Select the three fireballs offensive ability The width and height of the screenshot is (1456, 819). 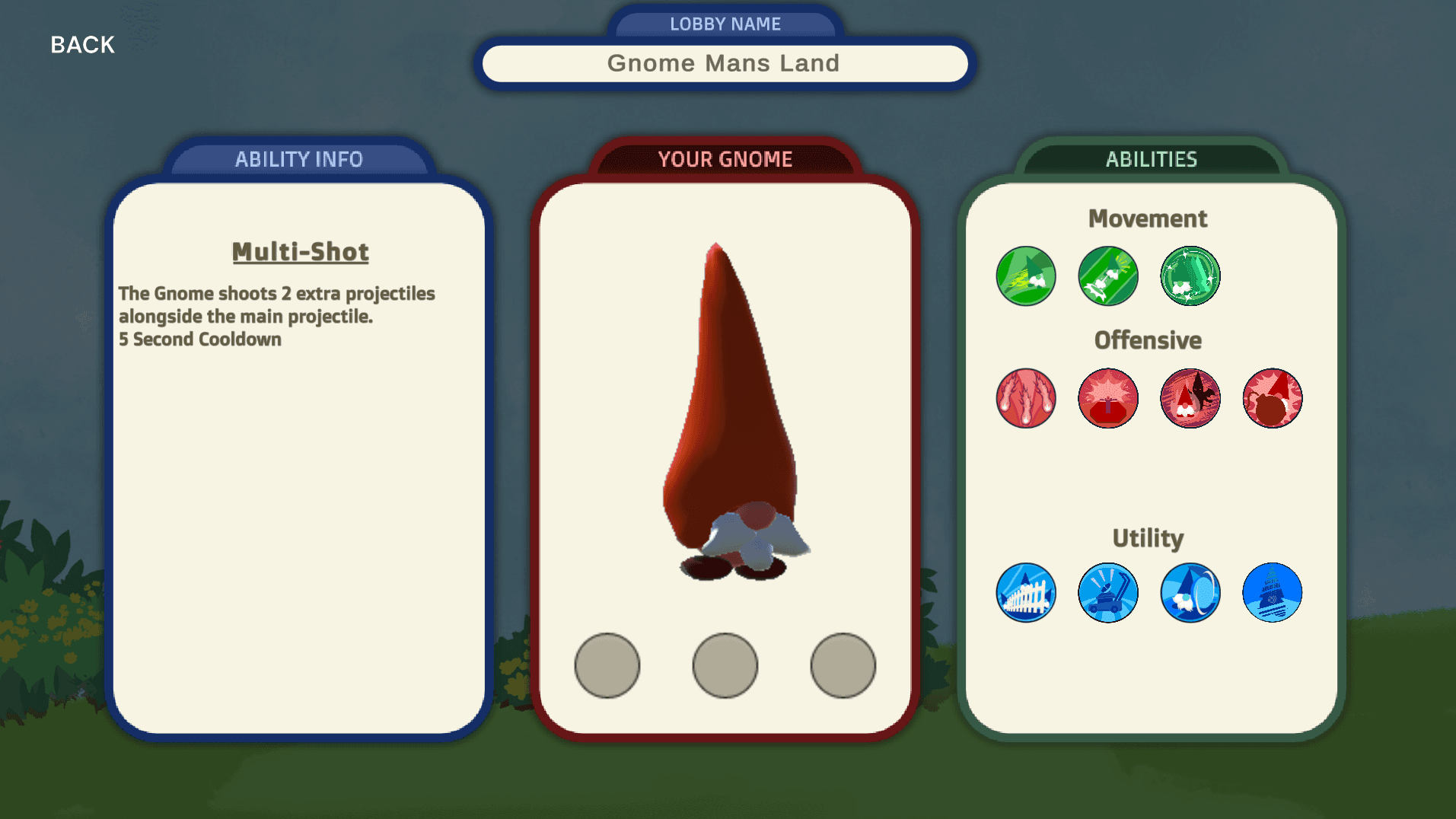point(1025,398)
